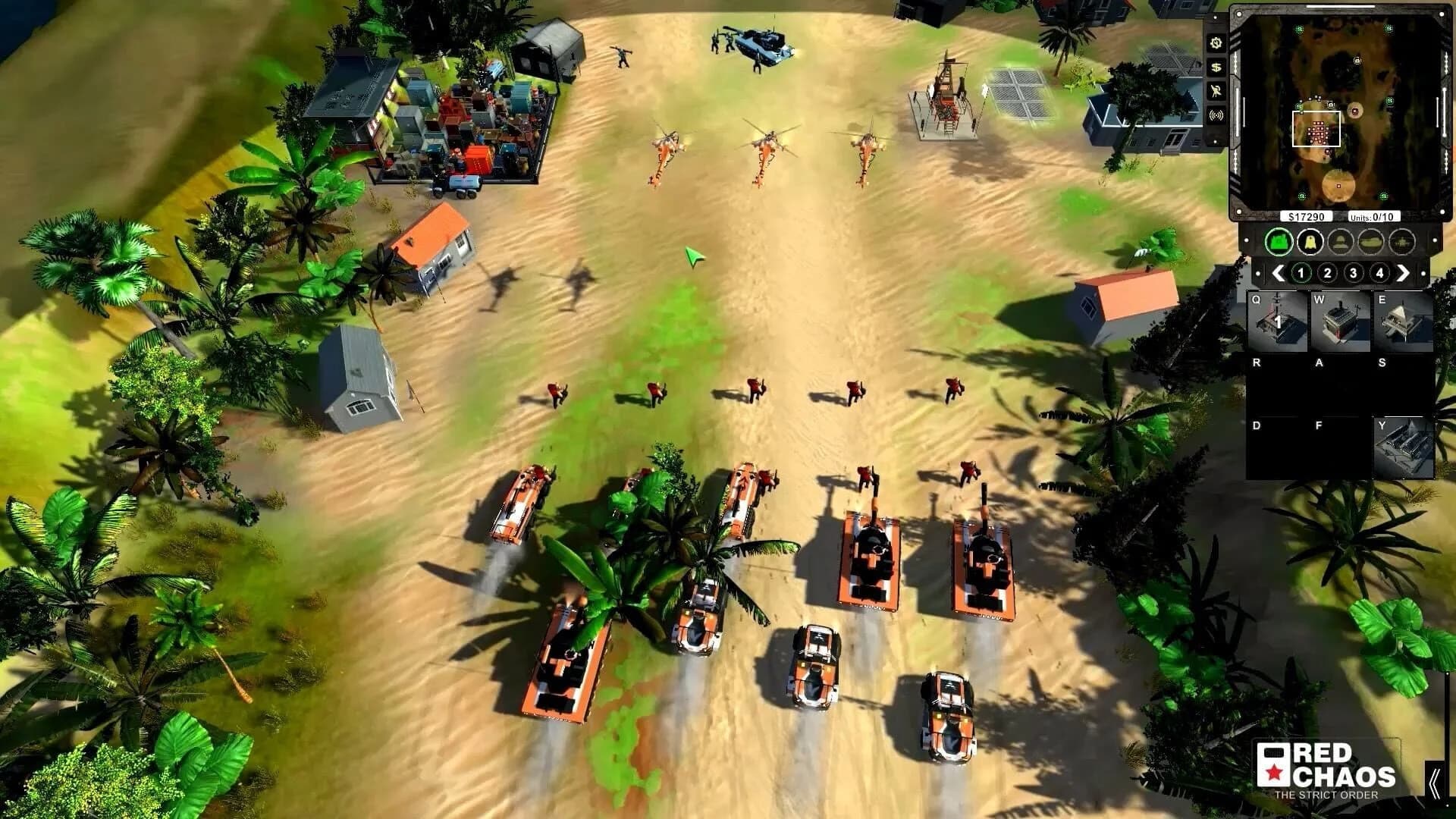This screenshot has width=1456, height=819.
Task: Click the left arrow to browse previous build pages
Action: pyautogui.click(x=1278, y=273)
